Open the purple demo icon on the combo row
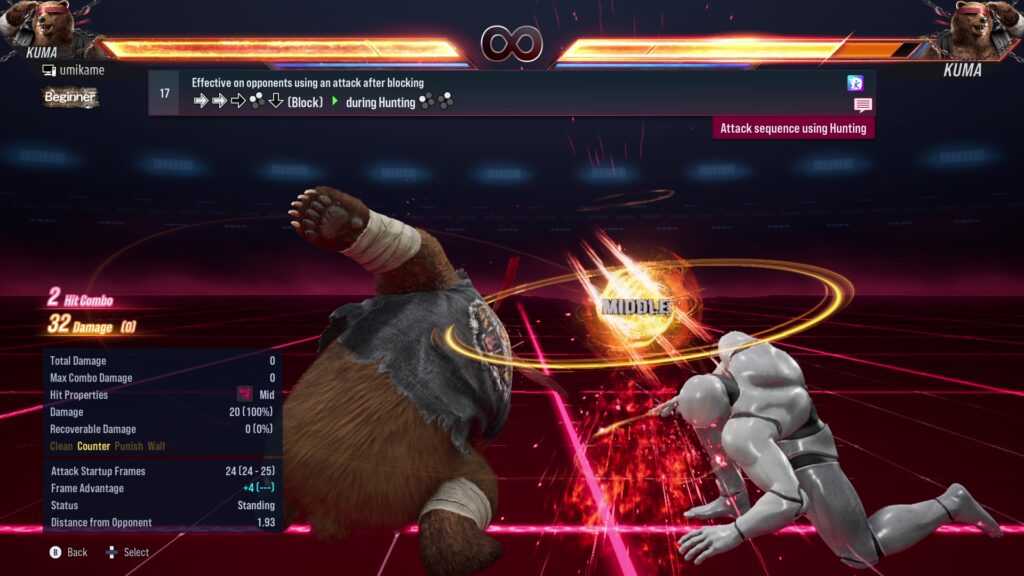The width and height of the screenshot is (1024, 576). click(x=855, y=83)
